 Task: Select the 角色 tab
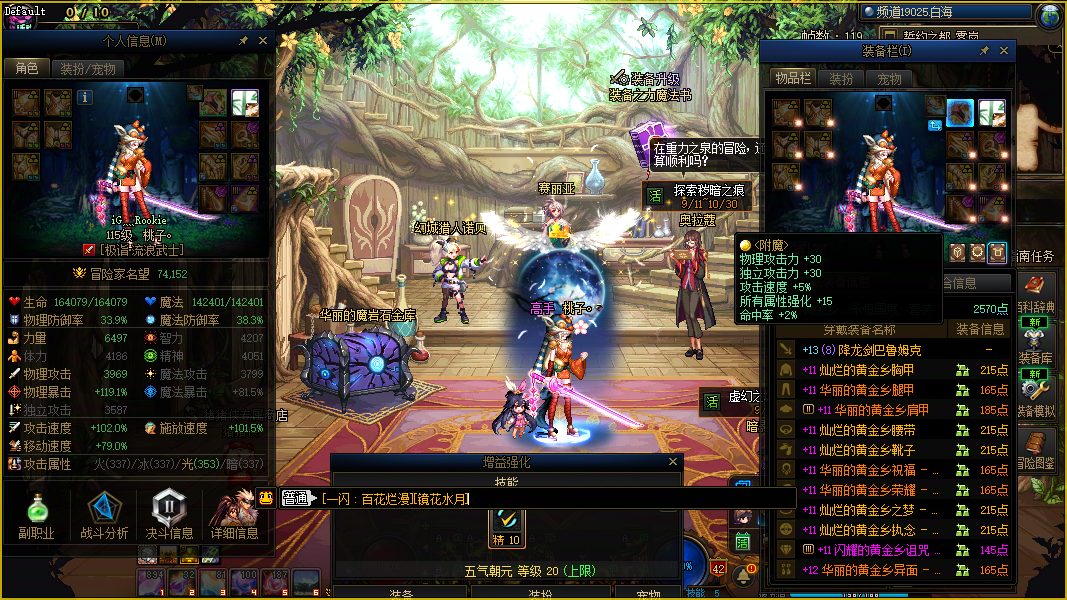(27, 69)
